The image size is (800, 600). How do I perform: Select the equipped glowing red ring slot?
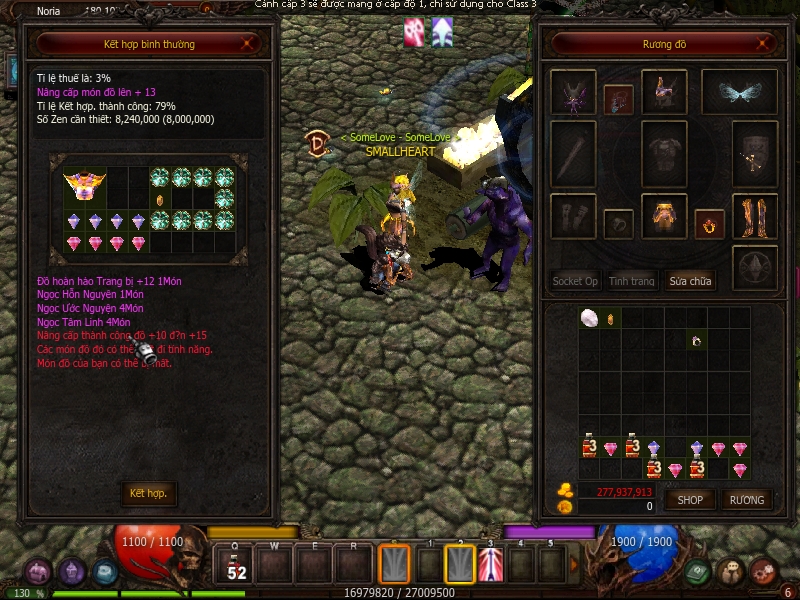pos(709,223)
